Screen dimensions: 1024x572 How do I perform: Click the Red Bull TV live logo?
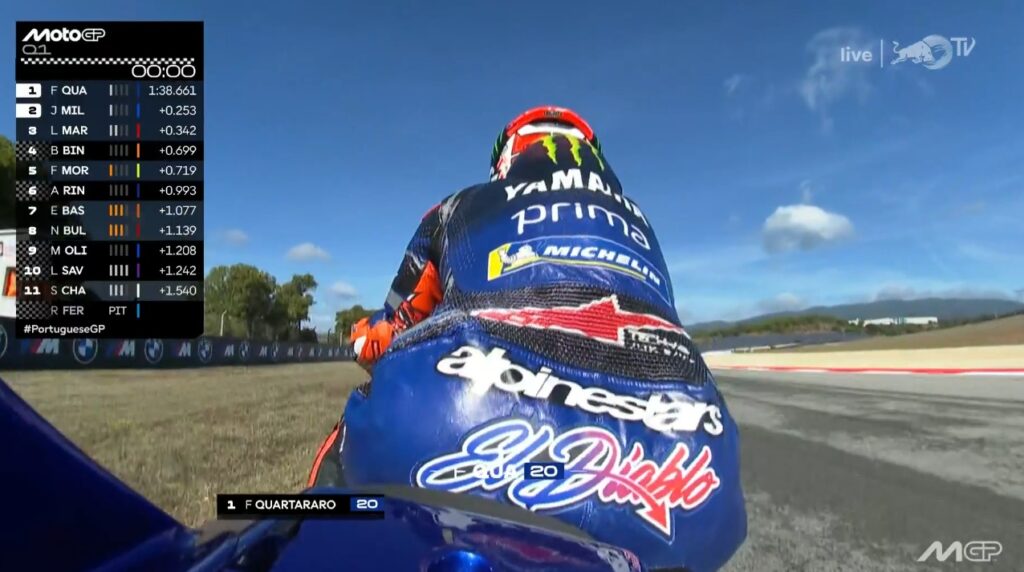(907, 52)
